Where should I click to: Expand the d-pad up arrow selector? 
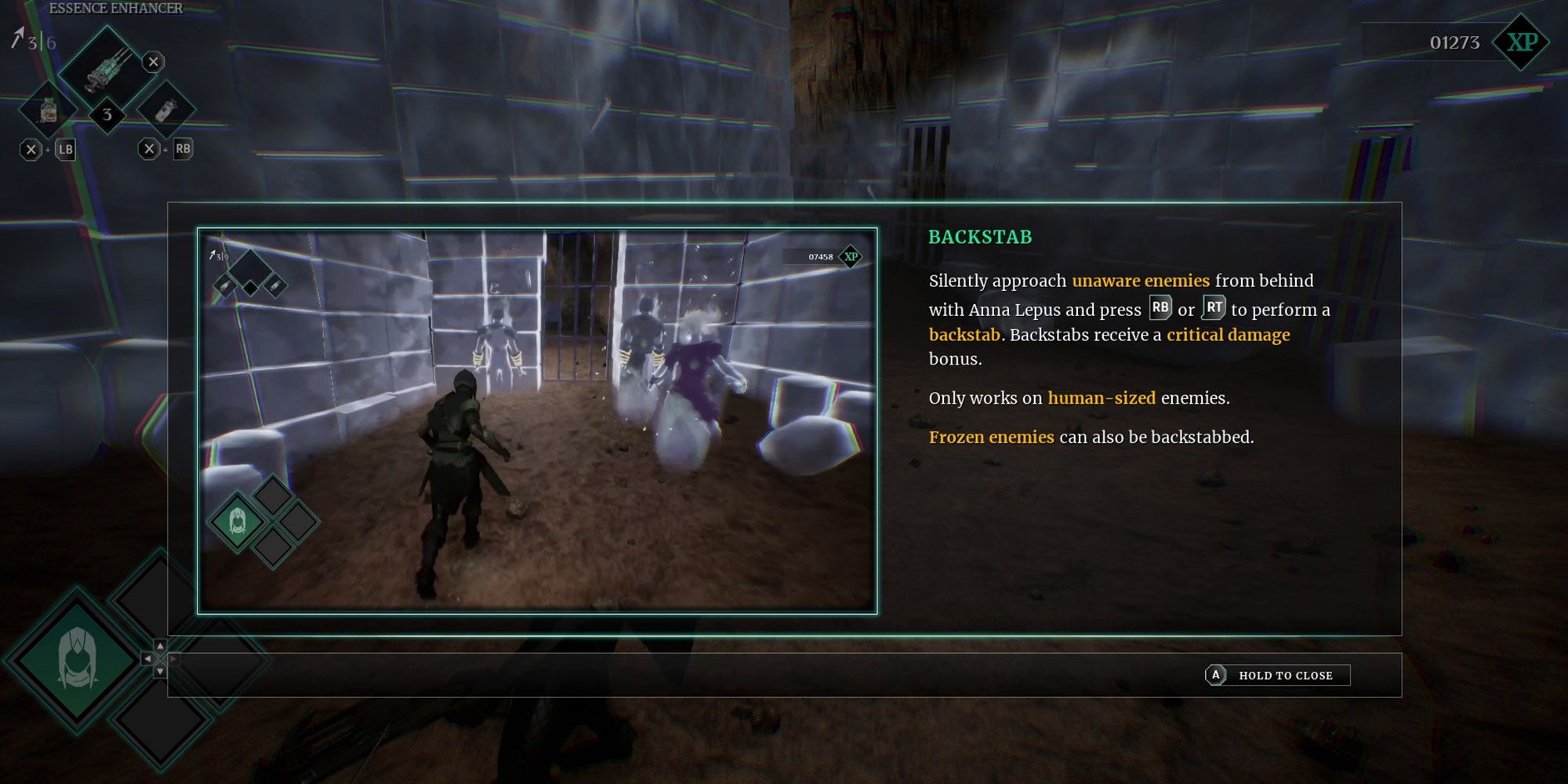(160, 646)
